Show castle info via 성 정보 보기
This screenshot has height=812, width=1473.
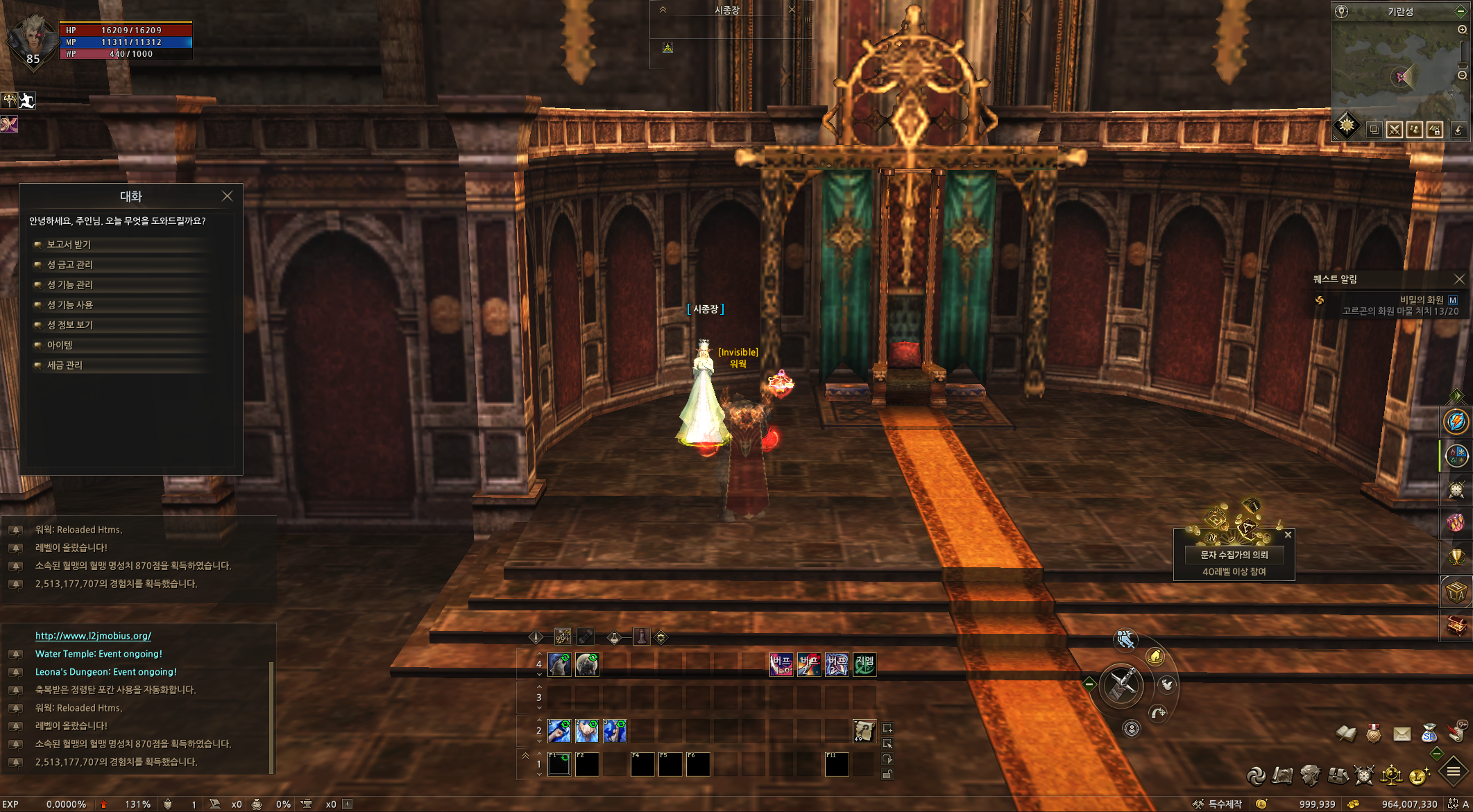click(x=69, y=325)
